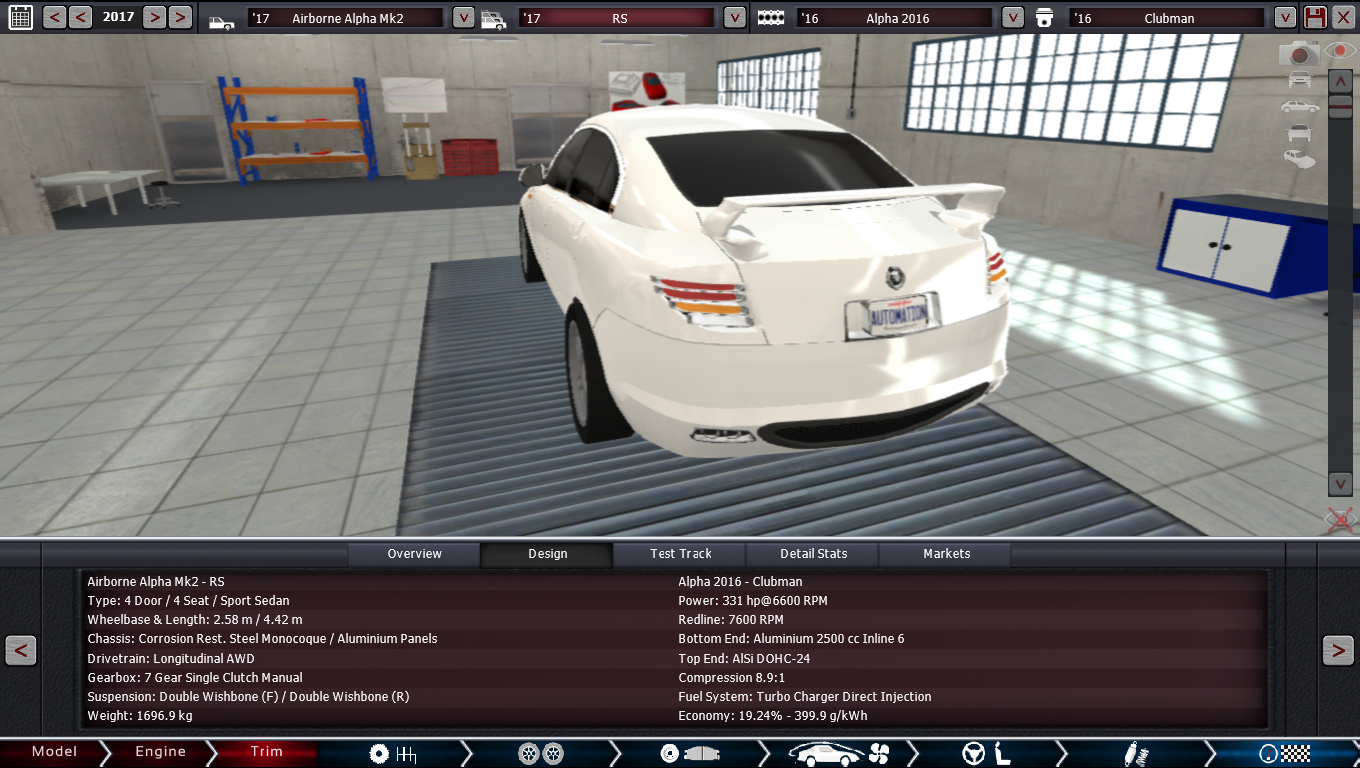The height and width of the screenshot is (768, 1360).
Task: Go to the Engine design stage
Action: (x=160, y=752)
